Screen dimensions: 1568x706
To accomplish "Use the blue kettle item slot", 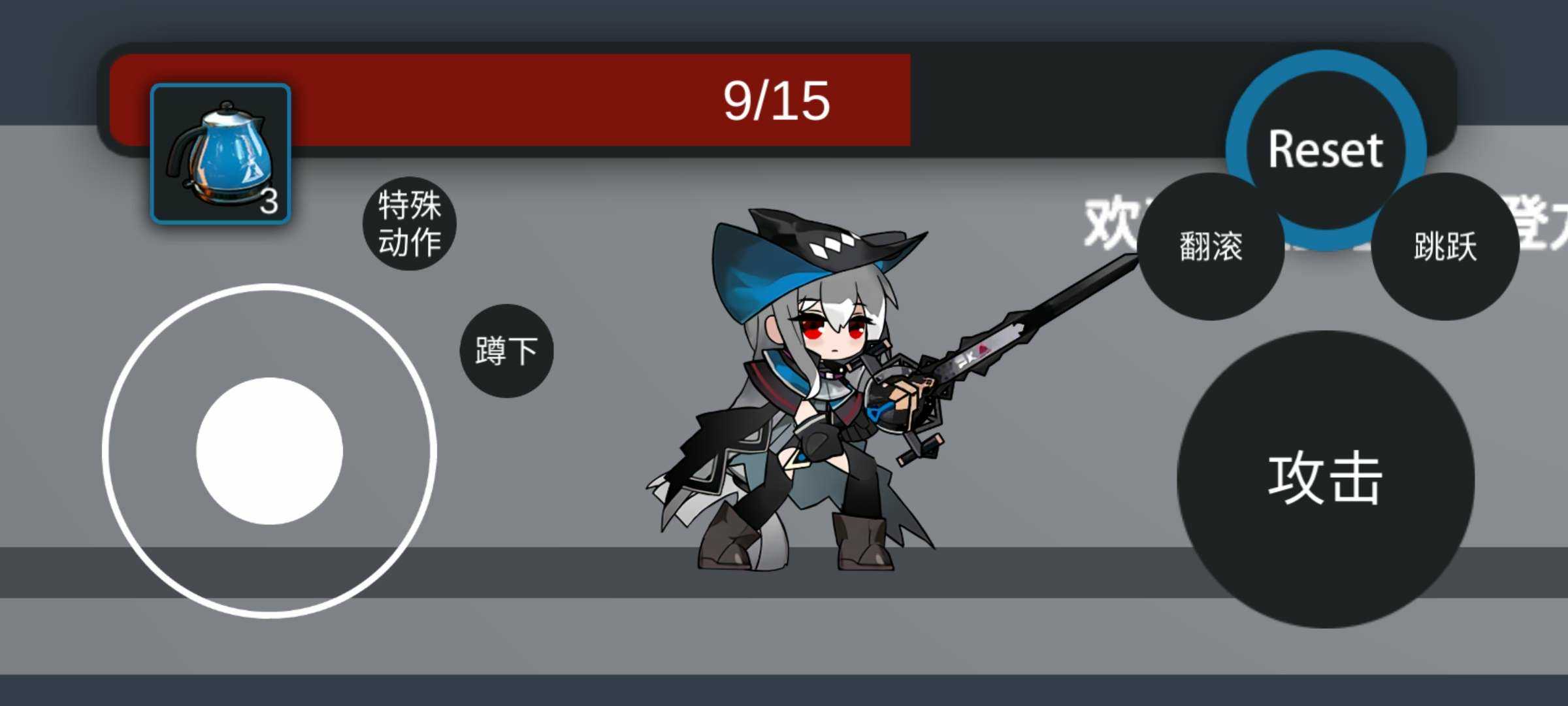I will click(220, 154).
